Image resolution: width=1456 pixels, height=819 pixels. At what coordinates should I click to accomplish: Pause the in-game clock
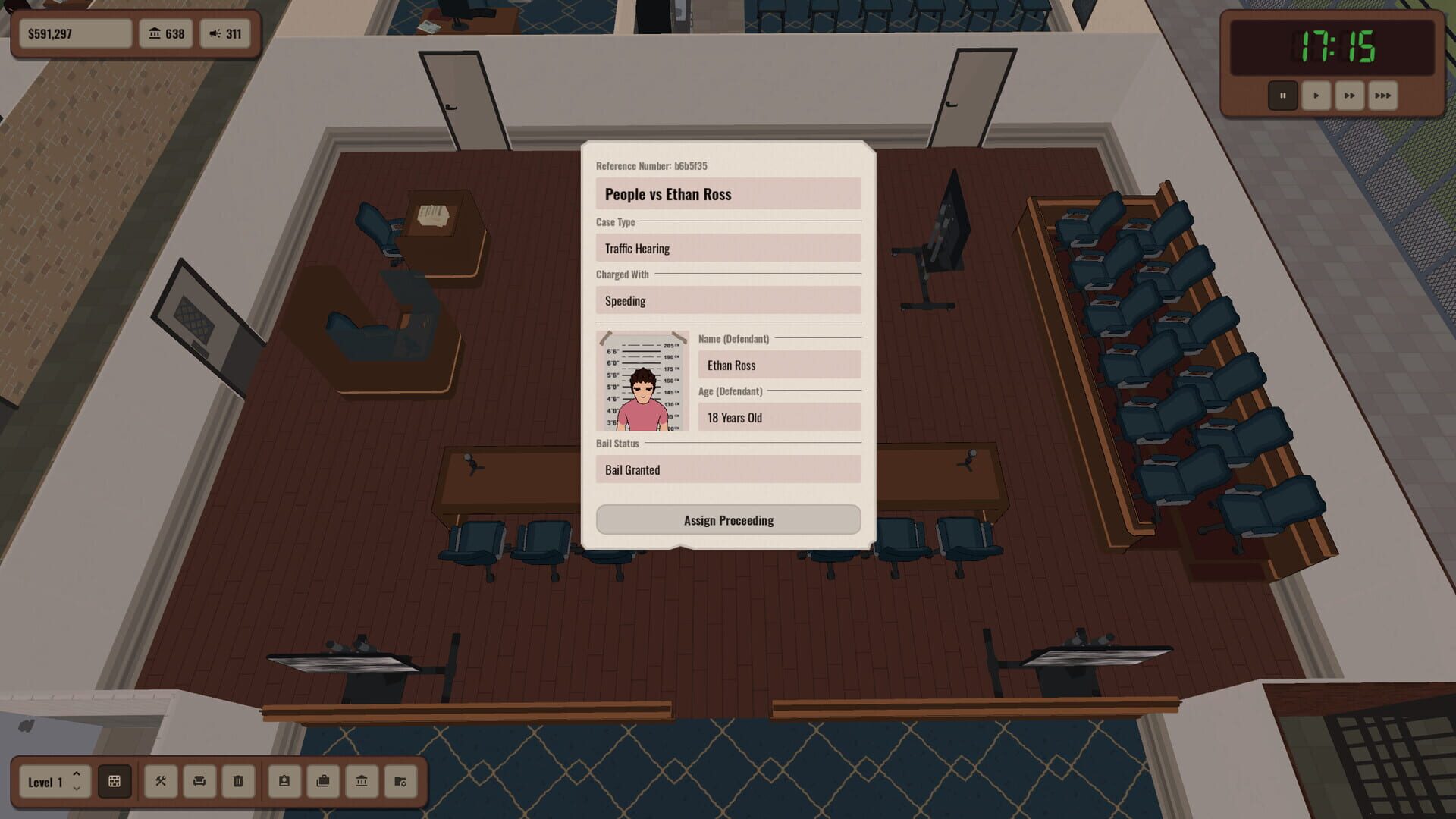tap(1282, 96)
